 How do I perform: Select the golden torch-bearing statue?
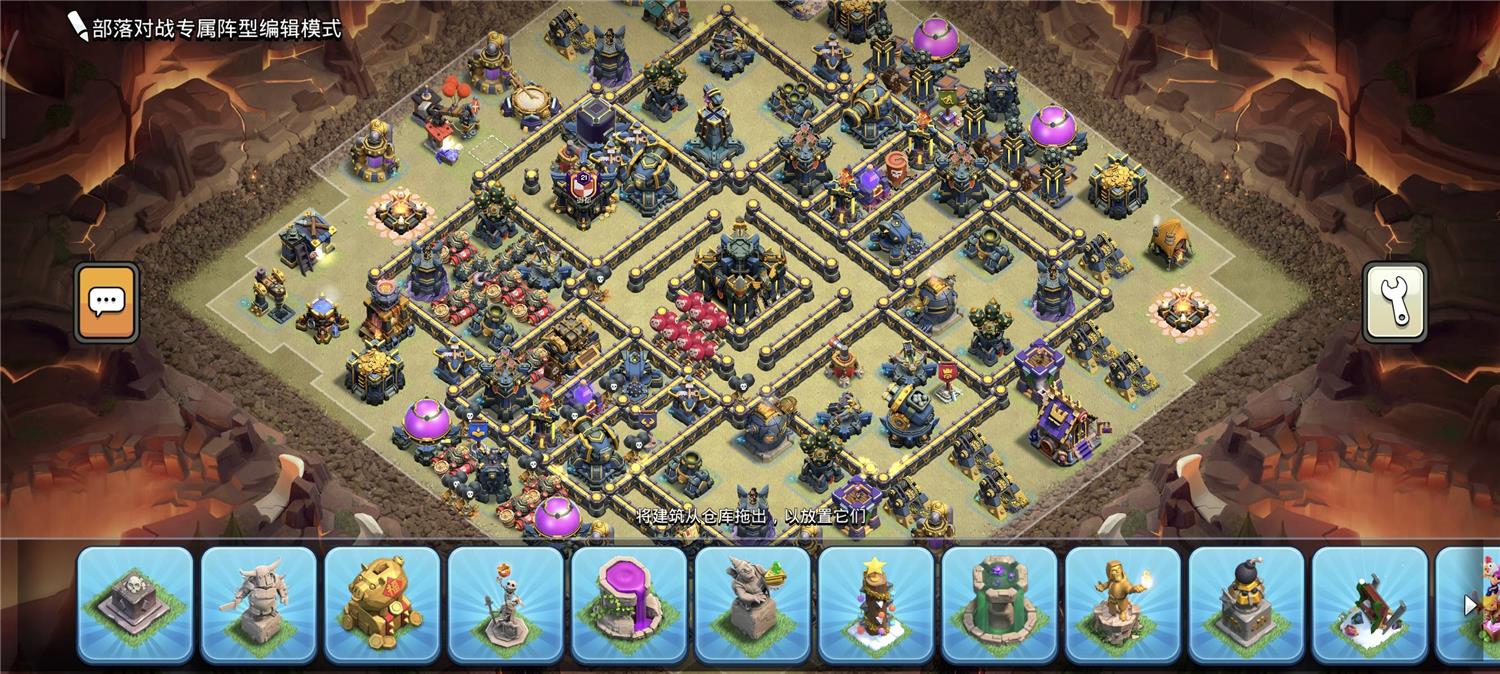tap(1123, 604)
